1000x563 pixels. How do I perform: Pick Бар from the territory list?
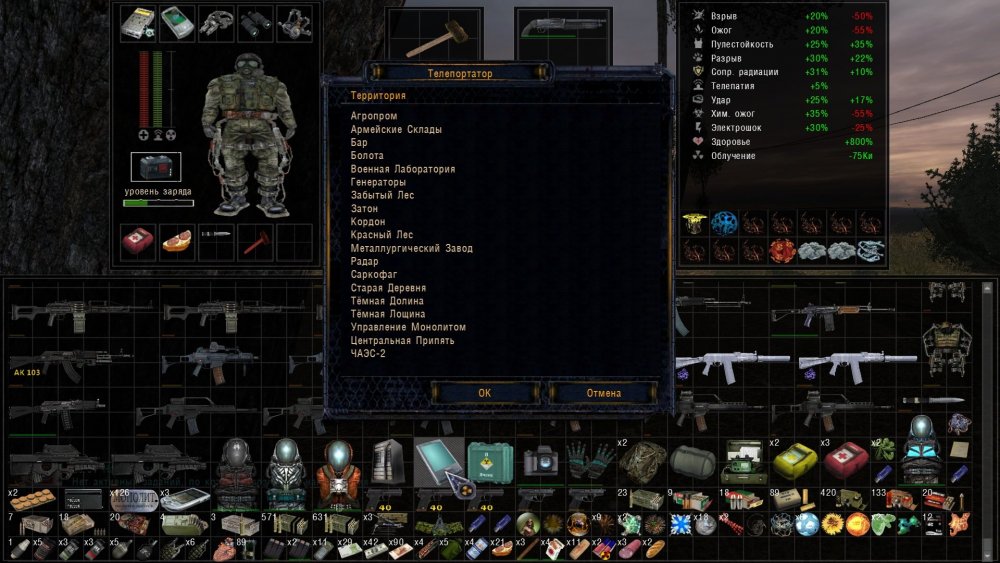359,143
